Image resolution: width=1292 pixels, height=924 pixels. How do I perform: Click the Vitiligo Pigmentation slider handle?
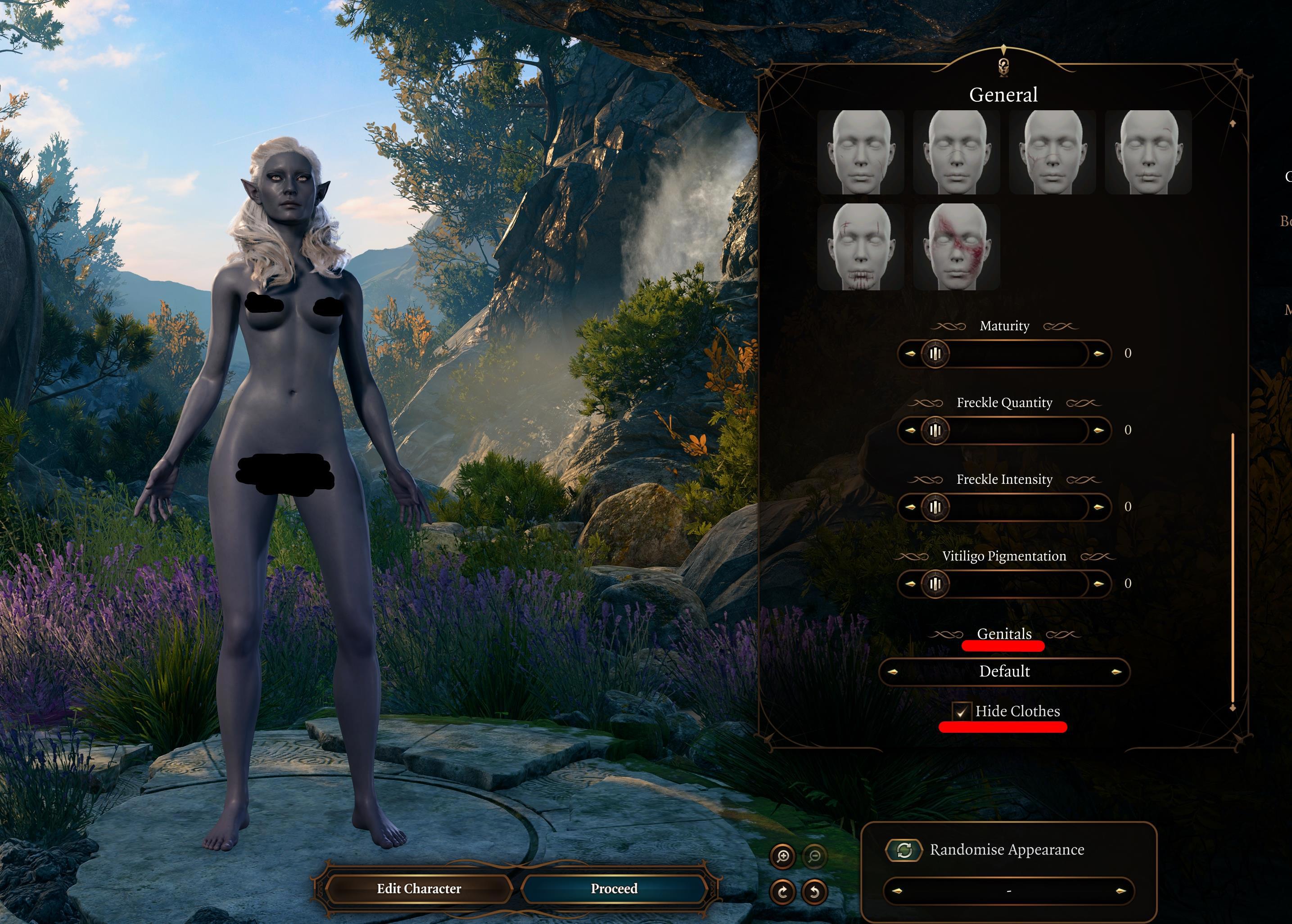point(935,584)
